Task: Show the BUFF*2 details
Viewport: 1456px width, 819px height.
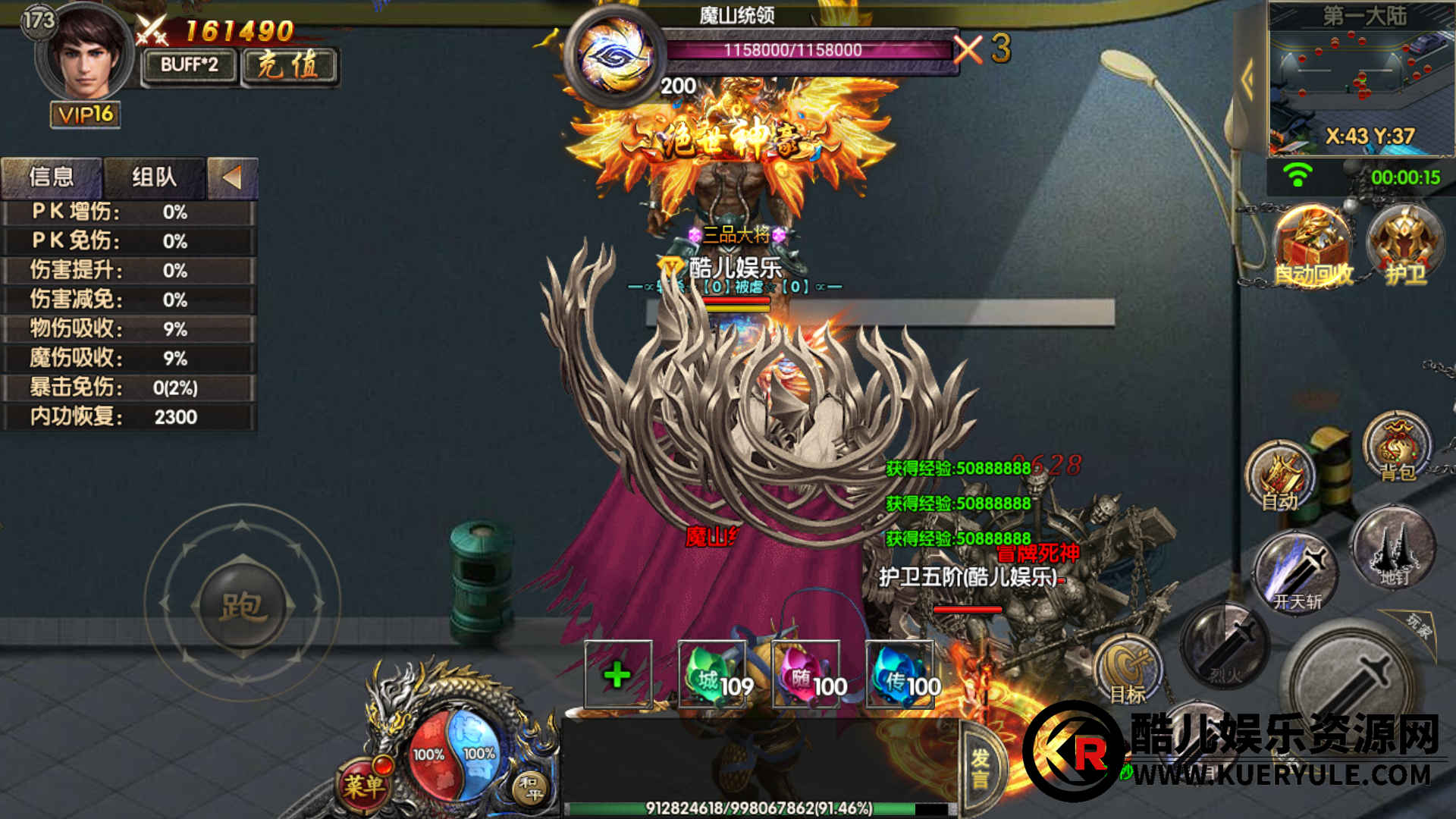Action: tap(189, 65)
